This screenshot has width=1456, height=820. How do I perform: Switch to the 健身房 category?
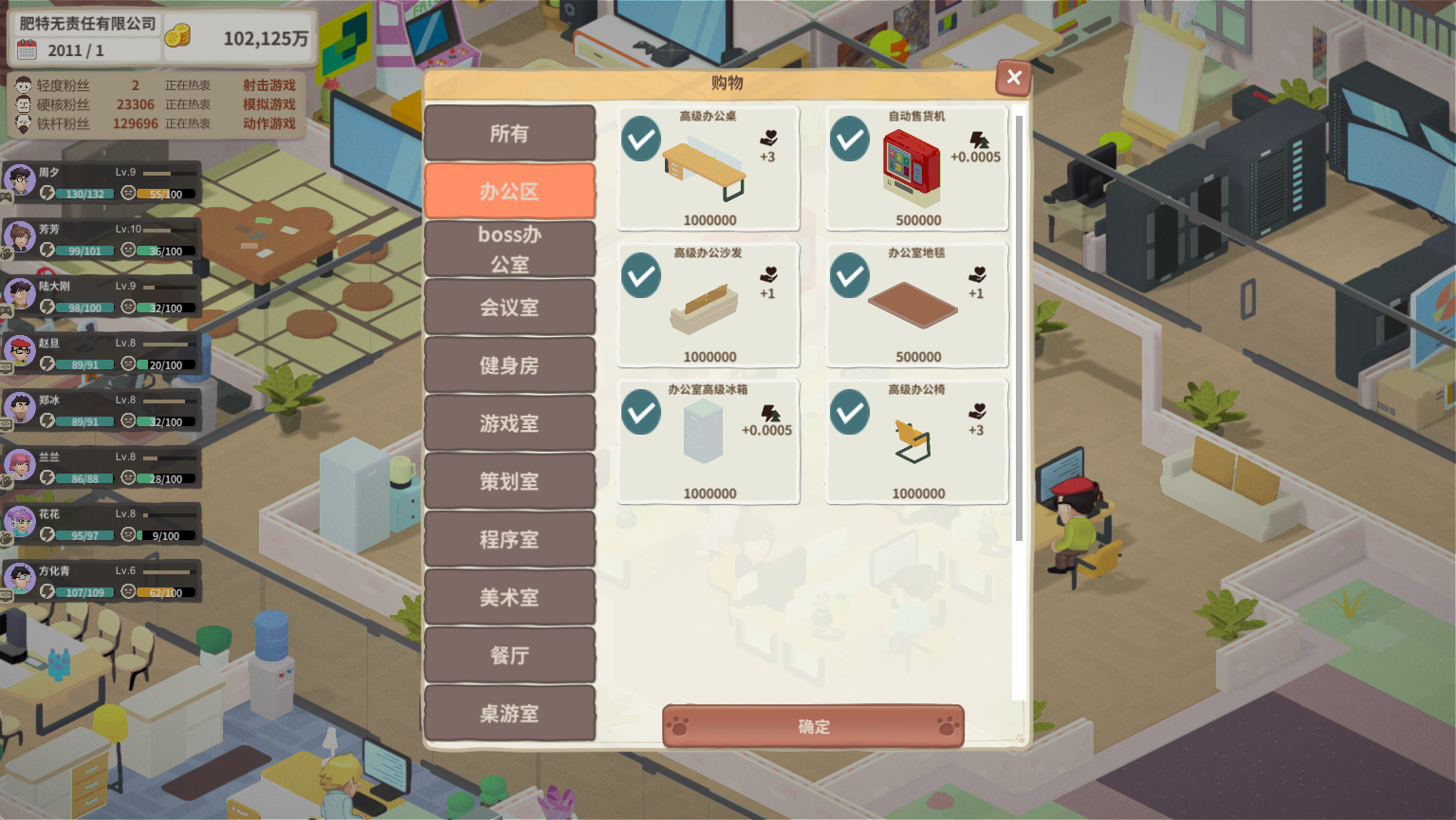[x=509, y=365]
